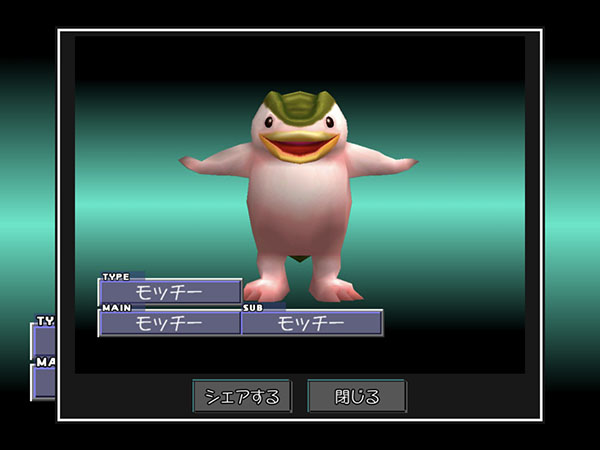Select the MAIN モッチー field
This screenshot has height=450, width=600.
click(169, 323)
